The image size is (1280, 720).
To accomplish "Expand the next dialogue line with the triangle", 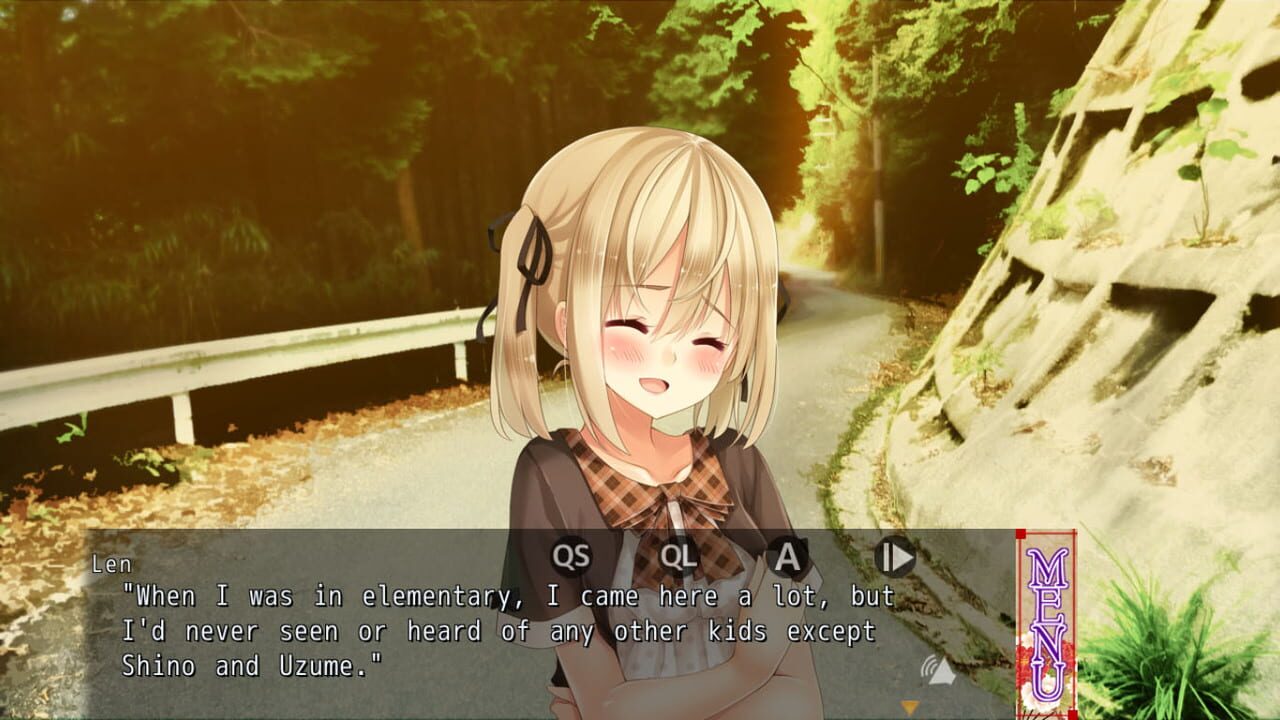I will (908, 708).
